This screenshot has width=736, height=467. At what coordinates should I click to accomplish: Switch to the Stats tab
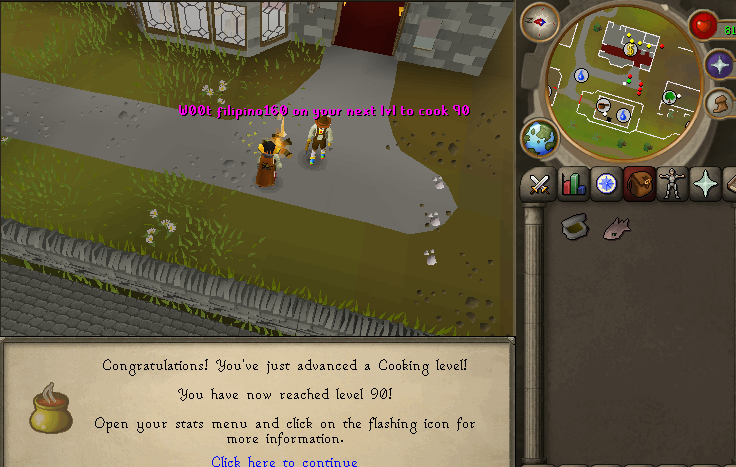[x=573, y=184]
